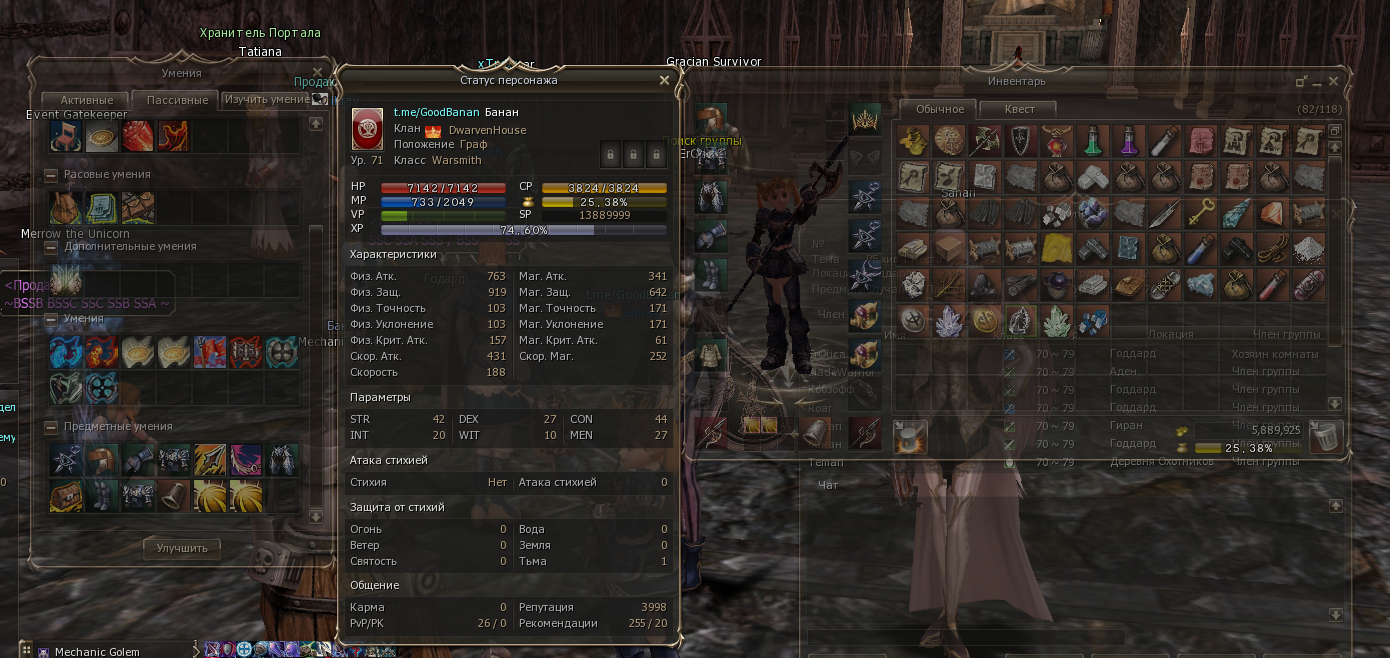This screenshot has height=658, width=1390.
Task: Click the Улучшить button
Action: [182, 548]
